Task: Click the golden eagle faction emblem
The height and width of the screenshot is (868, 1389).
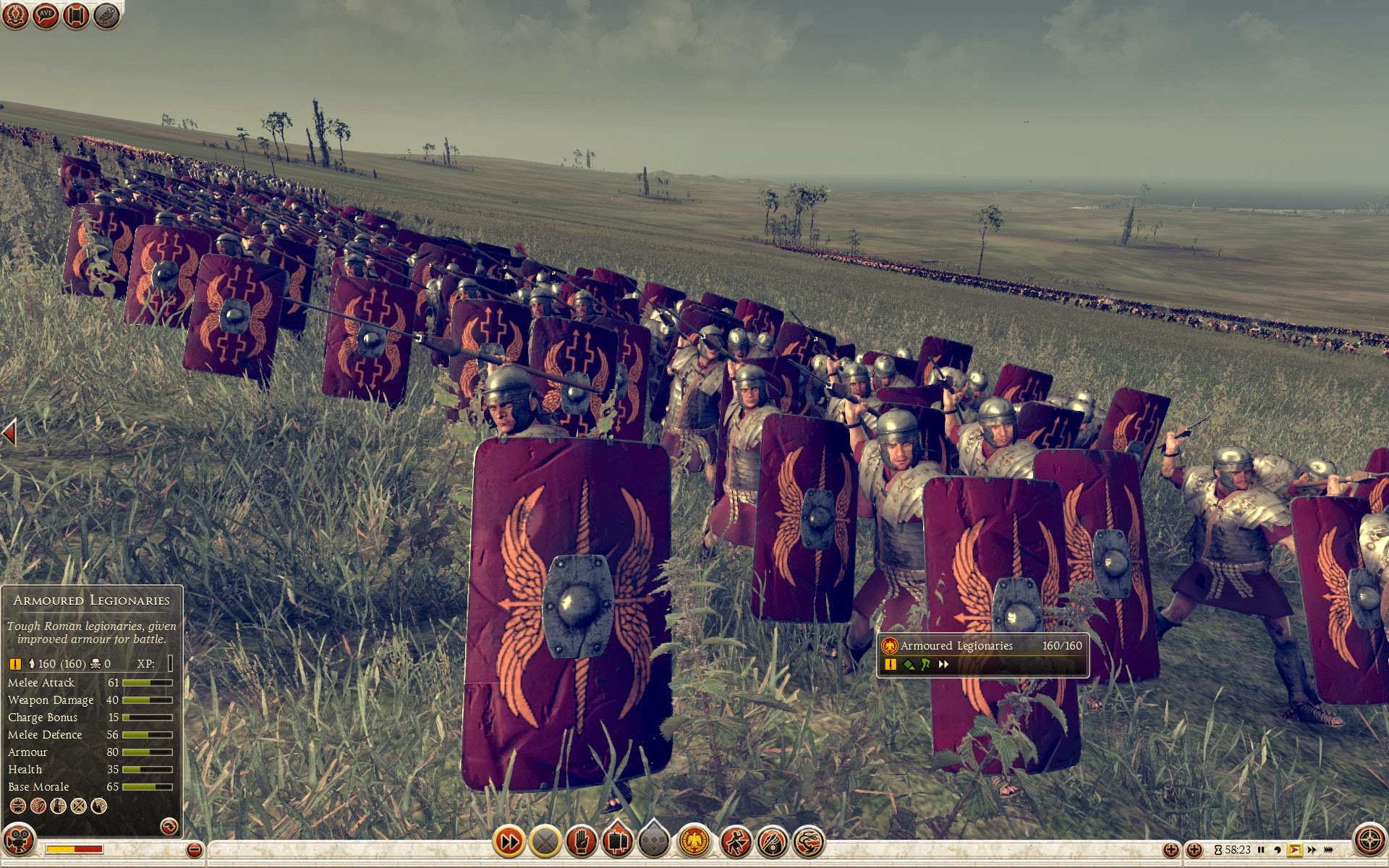Action: click(x=694, y=841)
